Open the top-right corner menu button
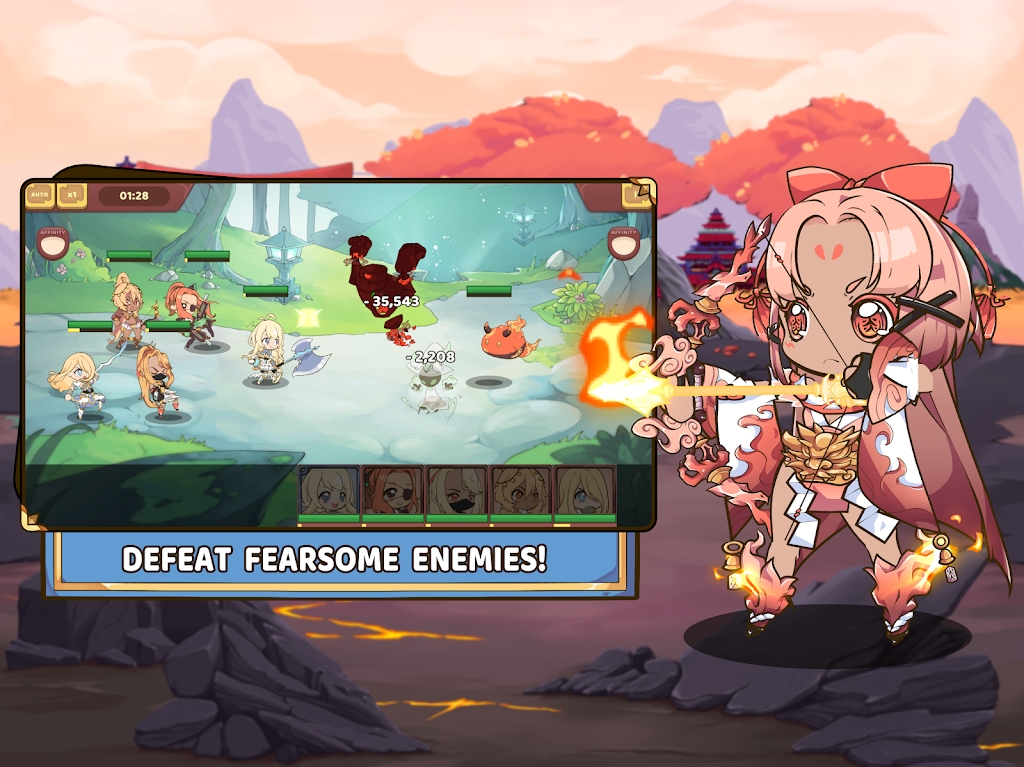Viewport: 1024px width, 767px height. [636, 194]
